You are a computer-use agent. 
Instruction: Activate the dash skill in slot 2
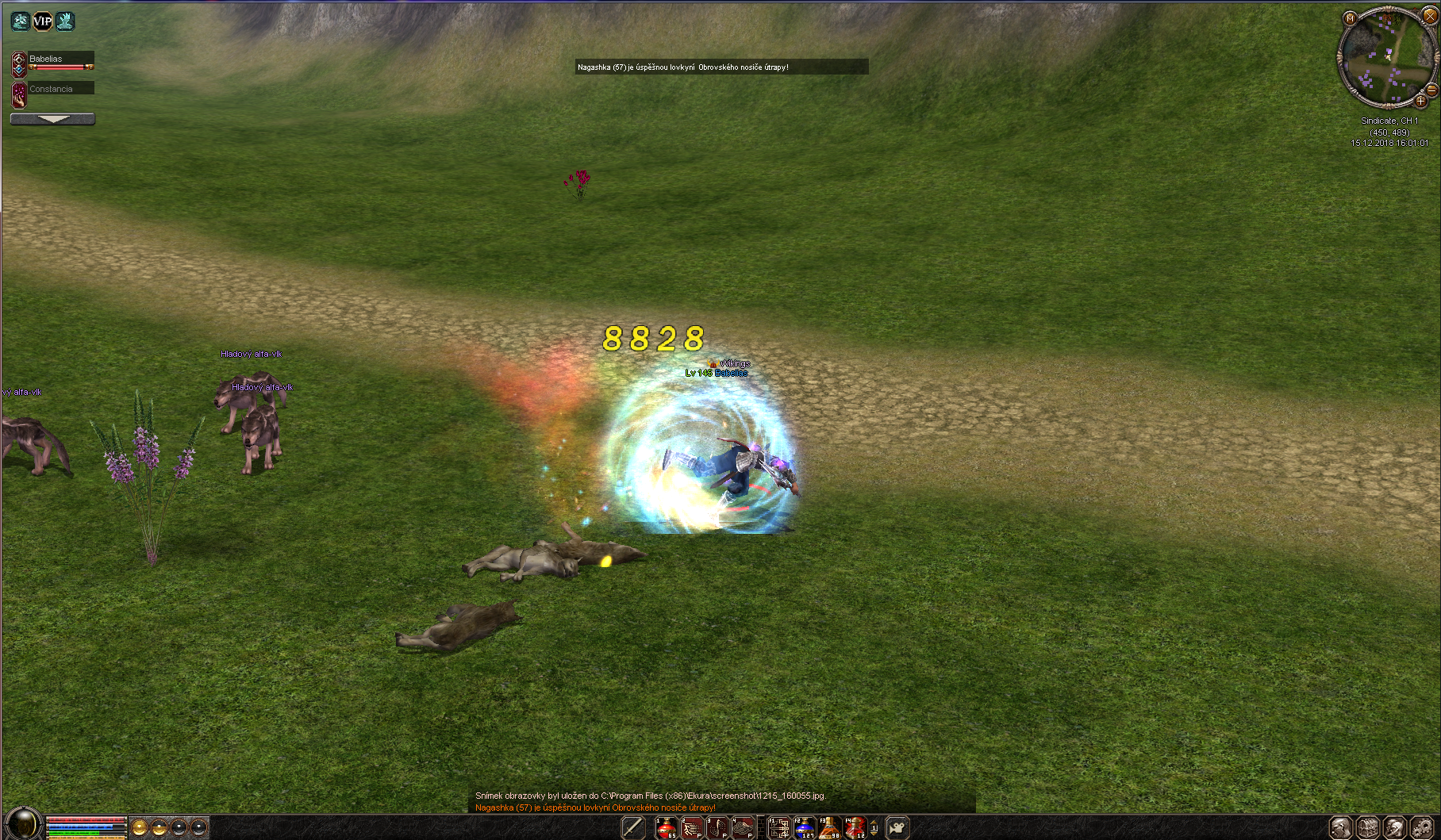tap(692, 828)
